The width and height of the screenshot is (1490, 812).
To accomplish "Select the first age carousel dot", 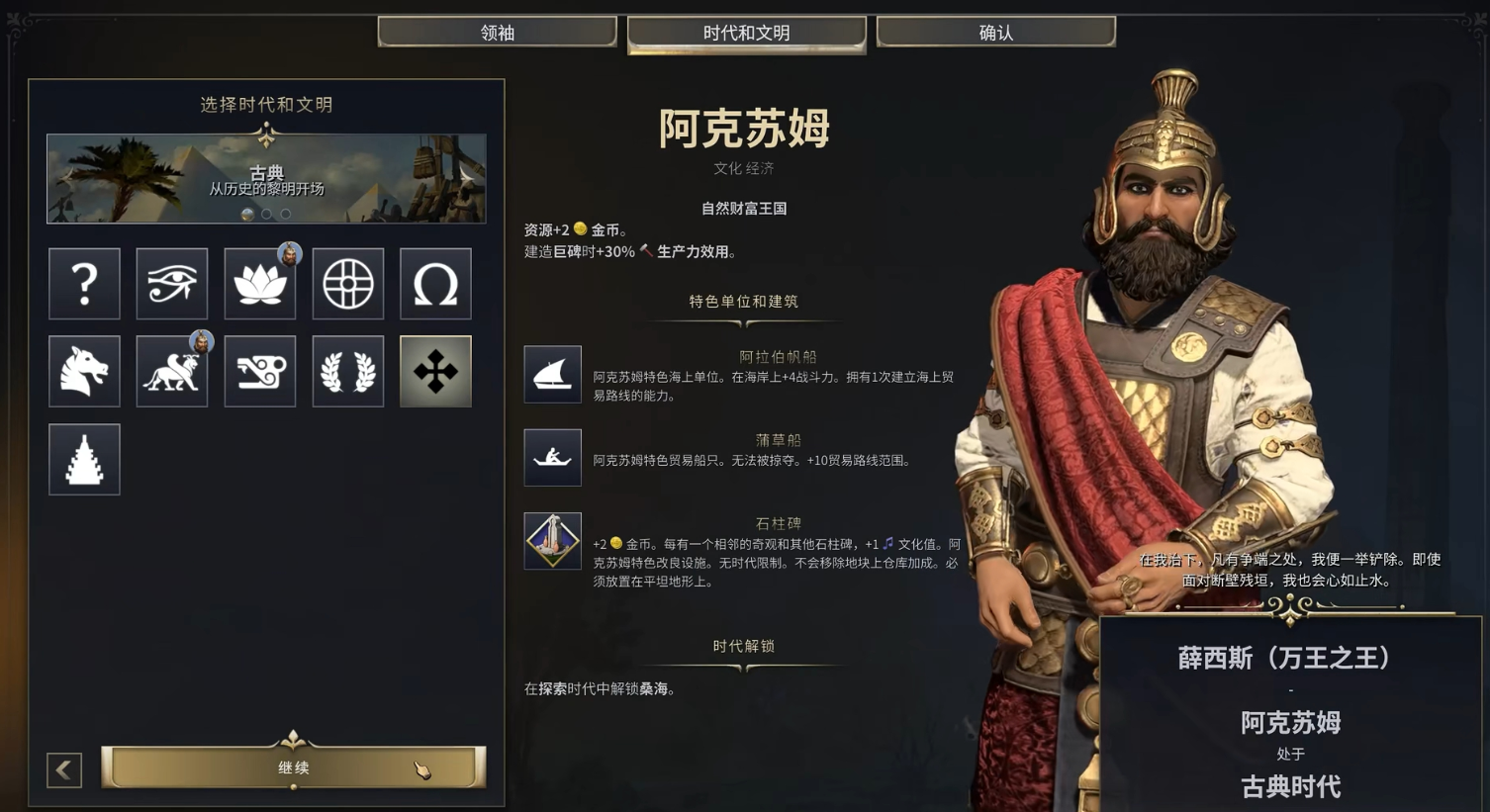I will pos(247,215).
